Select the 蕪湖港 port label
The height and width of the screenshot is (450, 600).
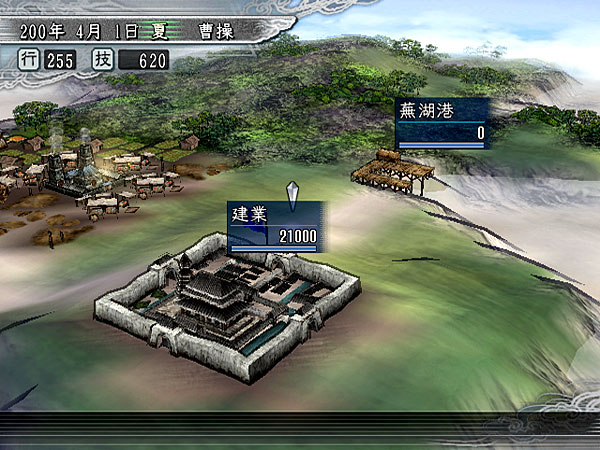[442, 122]
